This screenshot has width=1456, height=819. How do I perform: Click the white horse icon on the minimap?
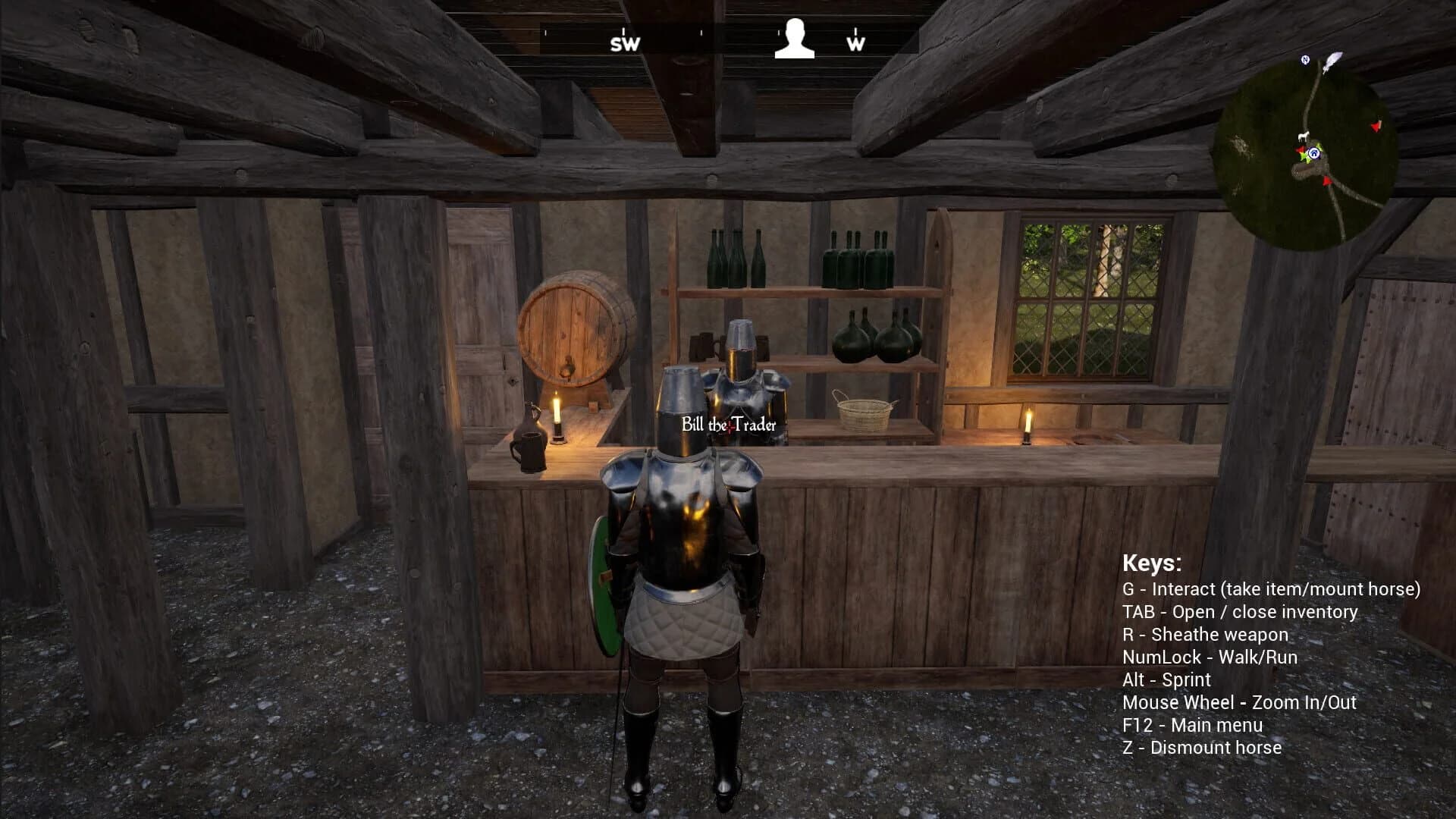(1304, 136)
